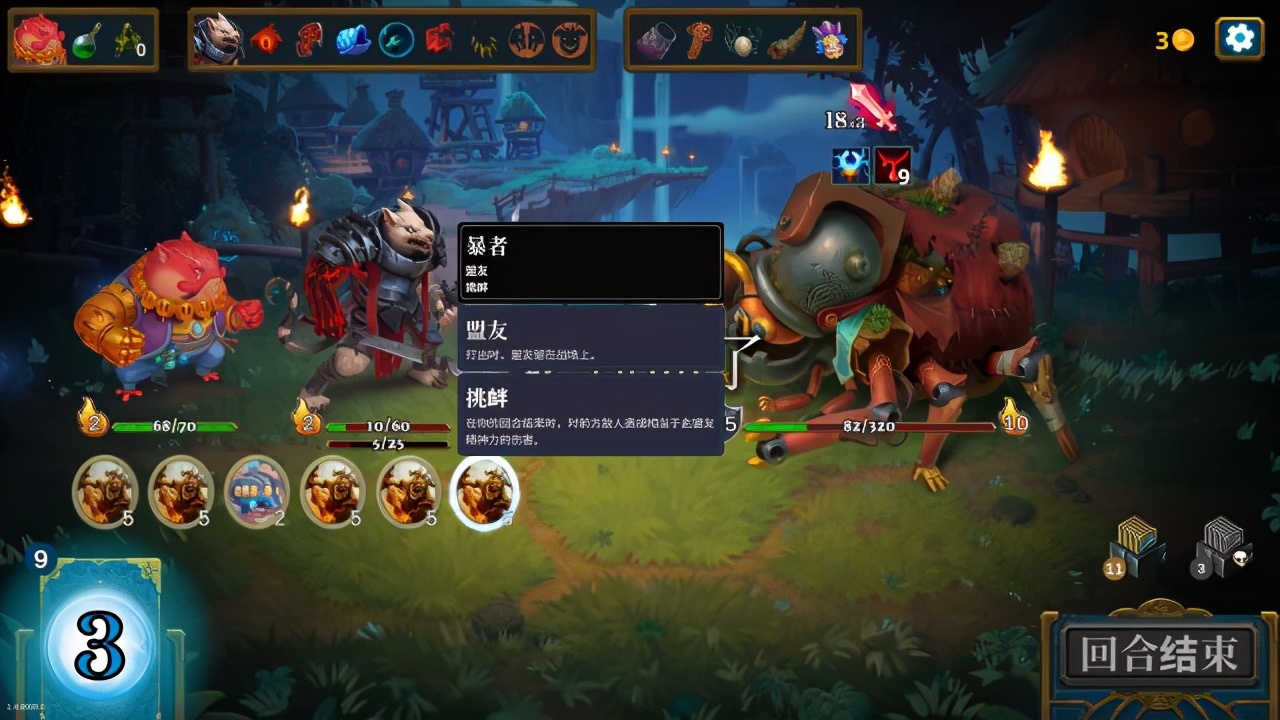Click the broken mug relic icon
Viewport: 1280px width, 720px height.
pos(655,40)
